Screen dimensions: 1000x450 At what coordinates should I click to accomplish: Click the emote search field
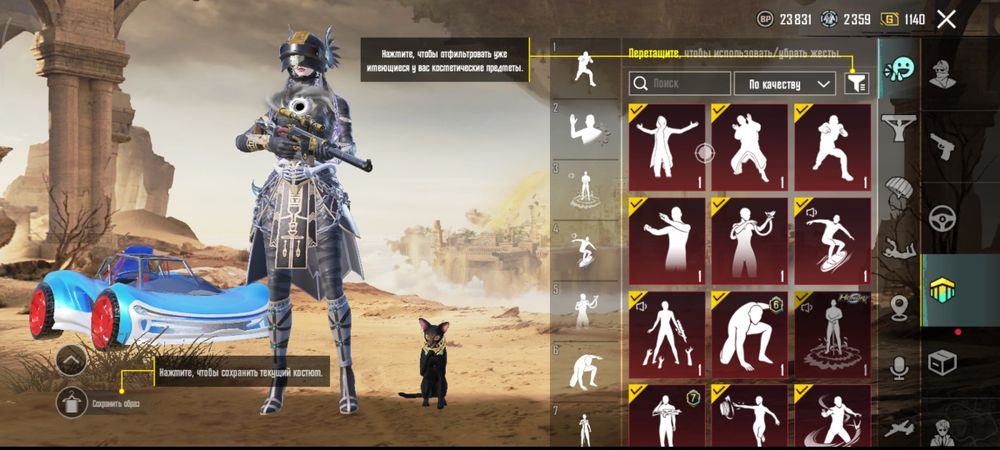pyautogui.click(x=680, y=84)
